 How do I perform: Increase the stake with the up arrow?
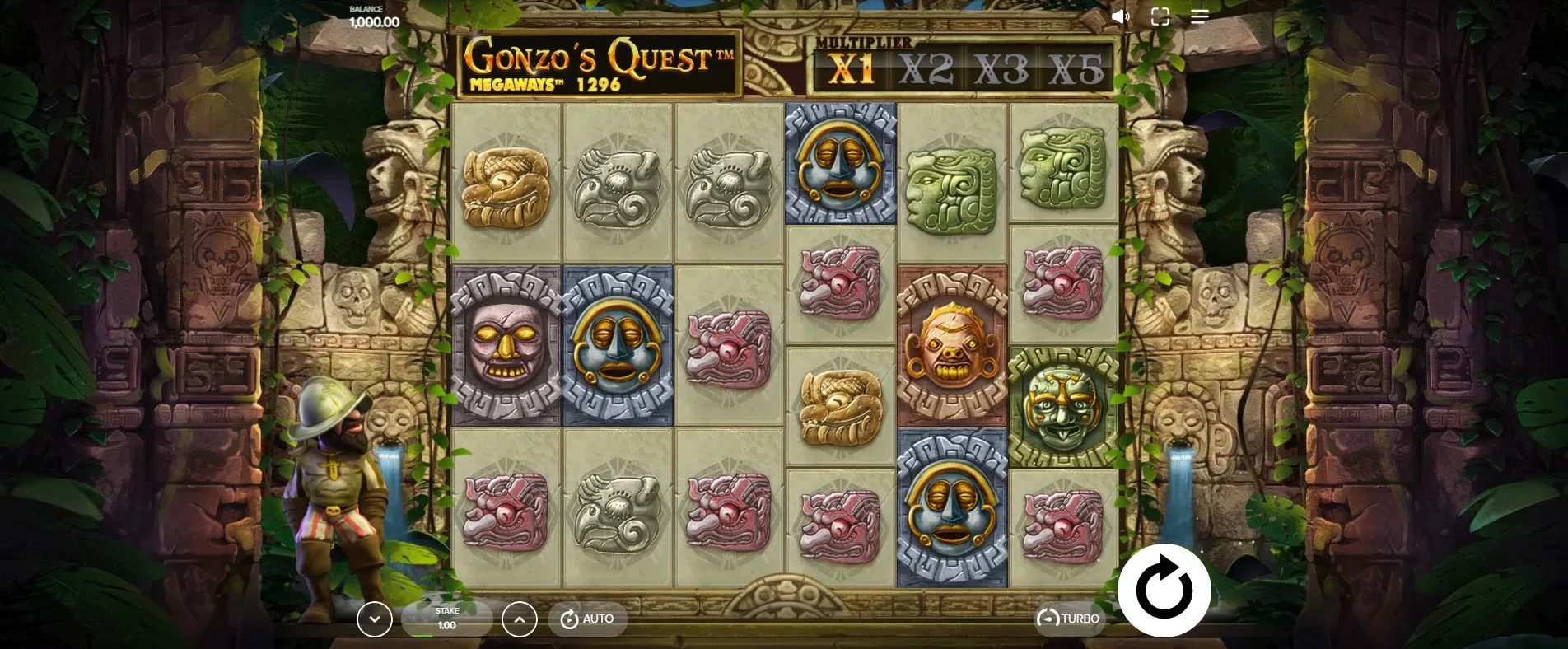[x=520, y=619]
